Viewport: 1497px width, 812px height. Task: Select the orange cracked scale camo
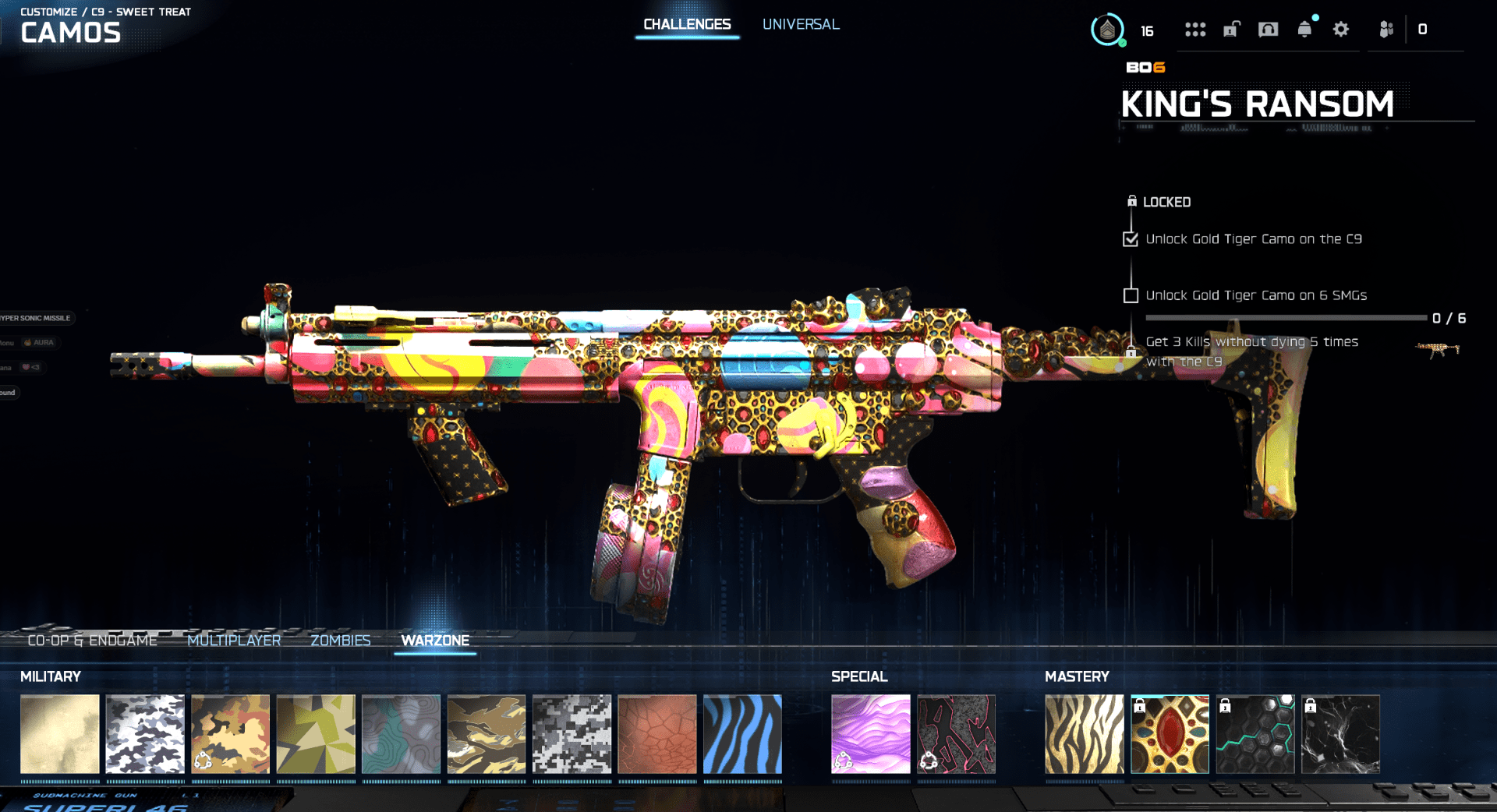[657, 734]
